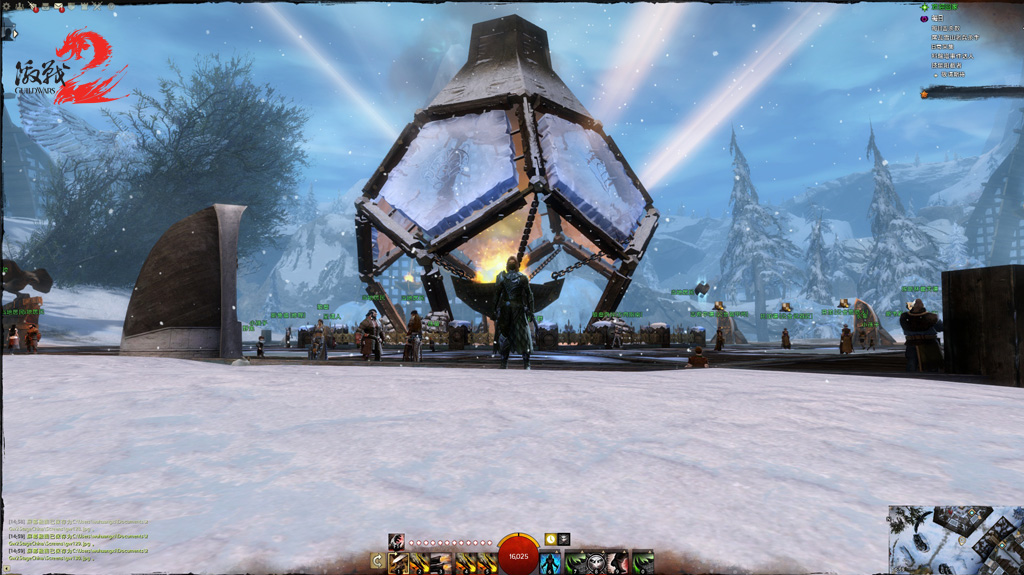Activate the skull utility skill in slot 8
Screen dimensions: 1024x575
[x=596, y=562]
